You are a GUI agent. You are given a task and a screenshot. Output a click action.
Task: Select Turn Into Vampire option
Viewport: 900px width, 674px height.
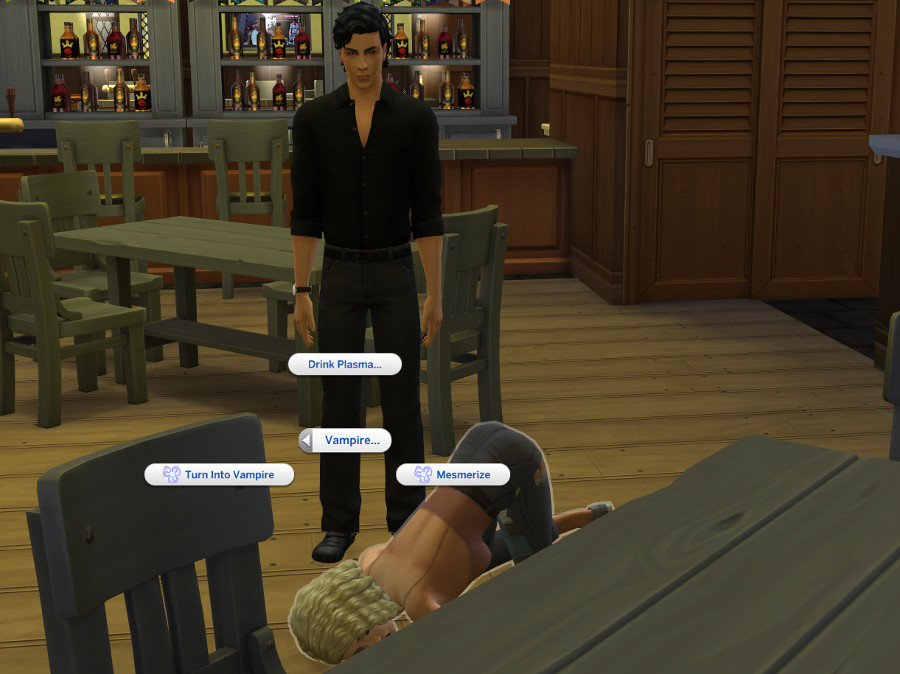(220, 475)
